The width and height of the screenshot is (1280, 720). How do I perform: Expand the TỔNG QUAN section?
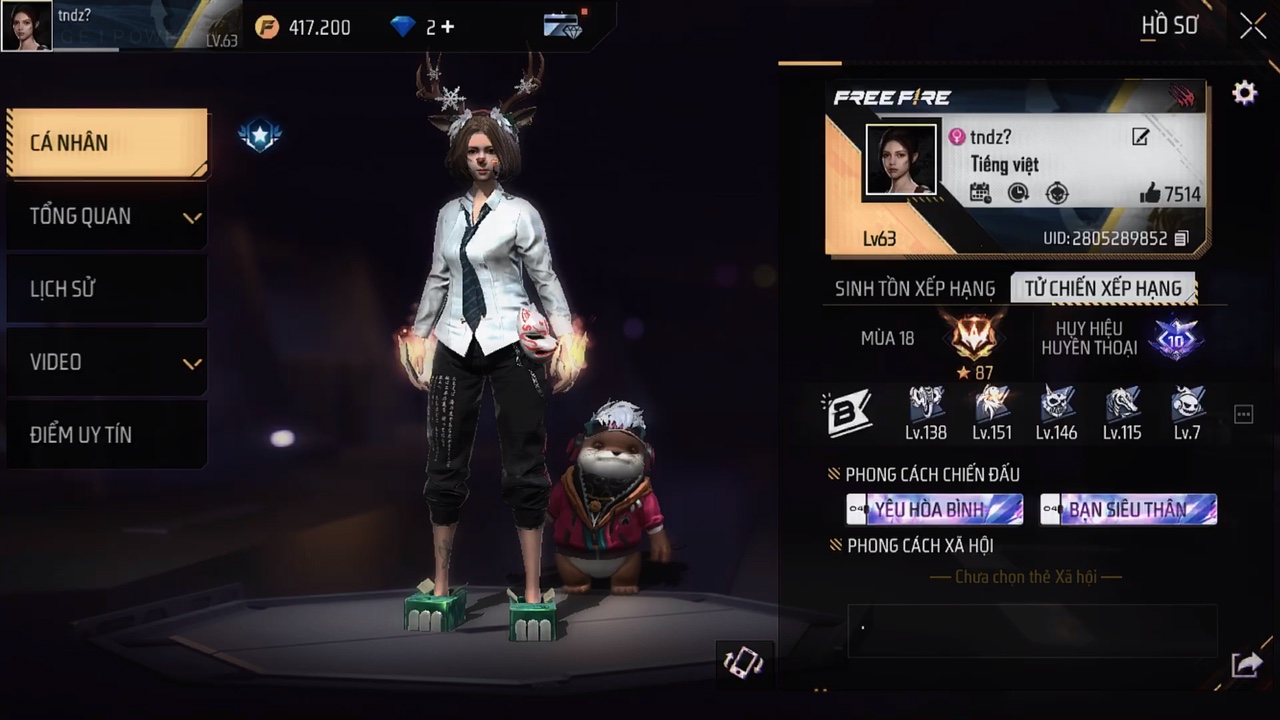click(107, 216)
